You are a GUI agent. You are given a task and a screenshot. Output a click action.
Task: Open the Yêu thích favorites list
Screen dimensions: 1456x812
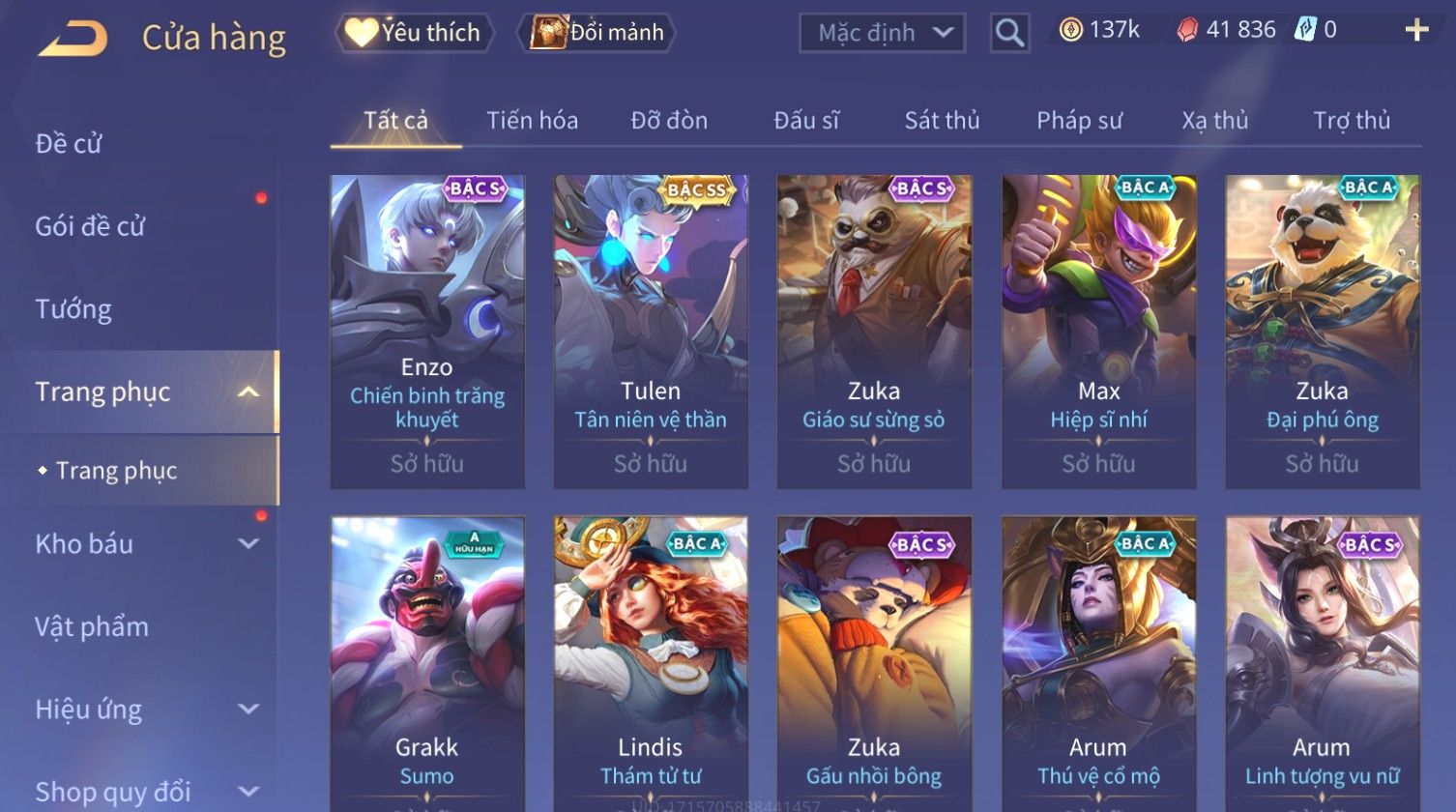(x=415, y=33)
